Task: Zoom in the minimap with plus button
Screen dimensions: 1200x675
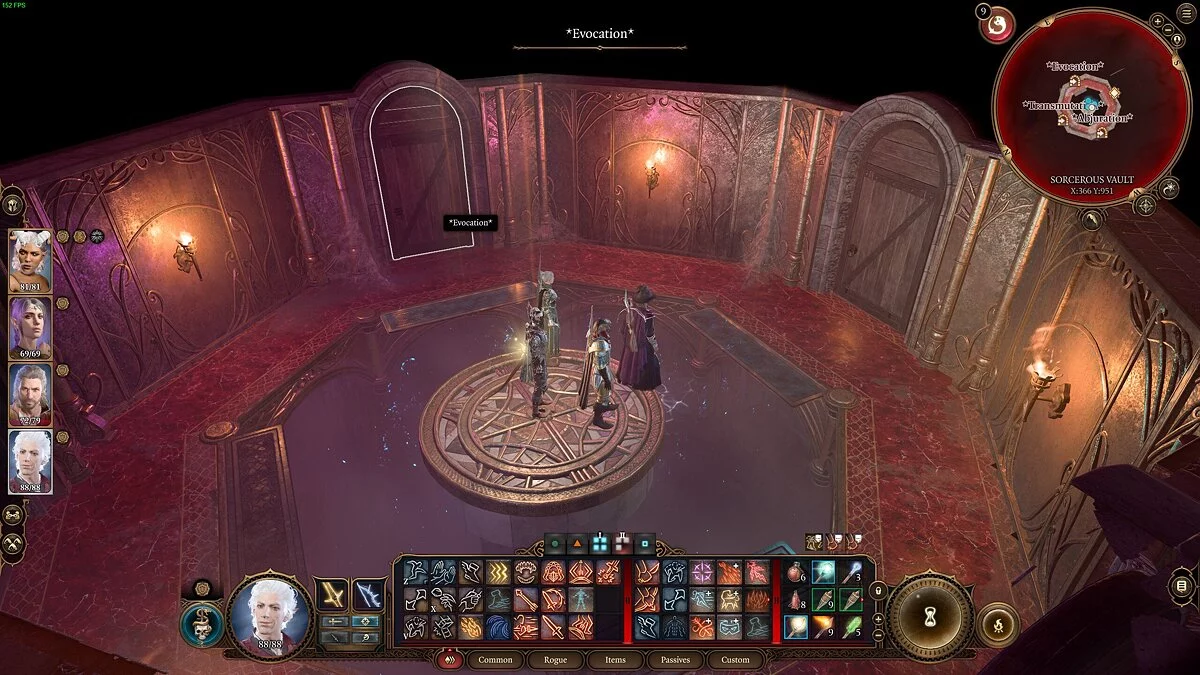Action: (1157, 21)
